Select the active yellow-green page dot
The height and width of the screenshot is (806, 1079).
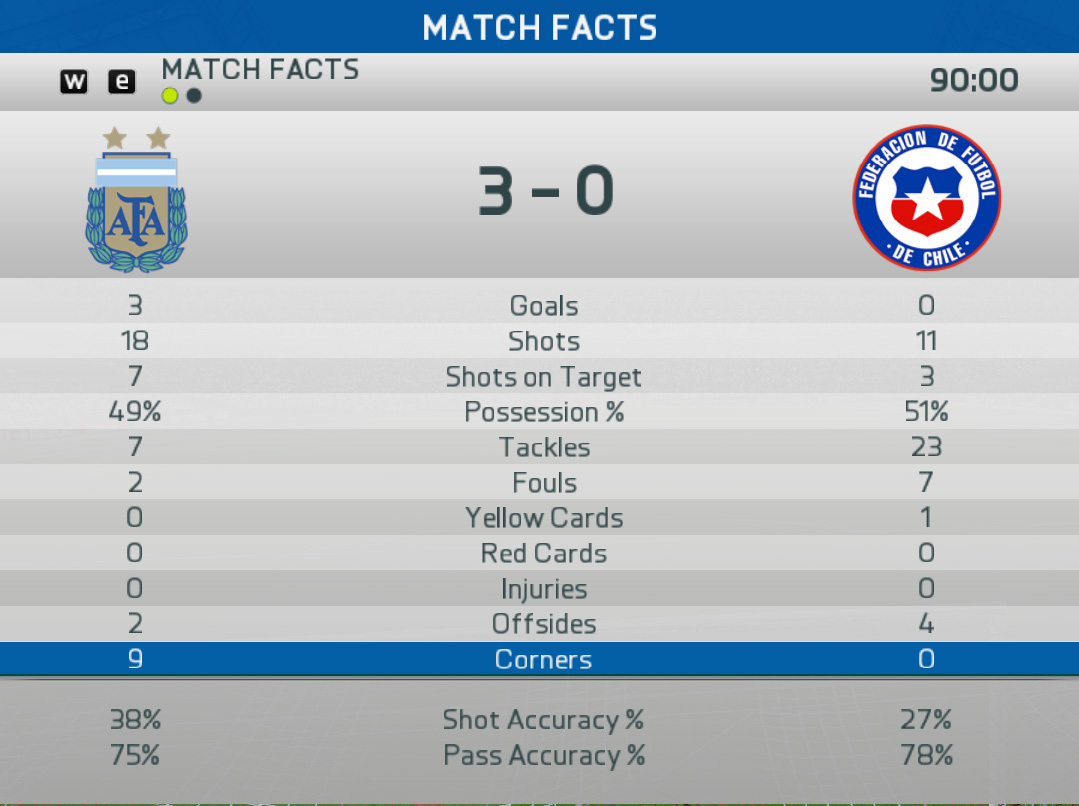tap(170, 96)
